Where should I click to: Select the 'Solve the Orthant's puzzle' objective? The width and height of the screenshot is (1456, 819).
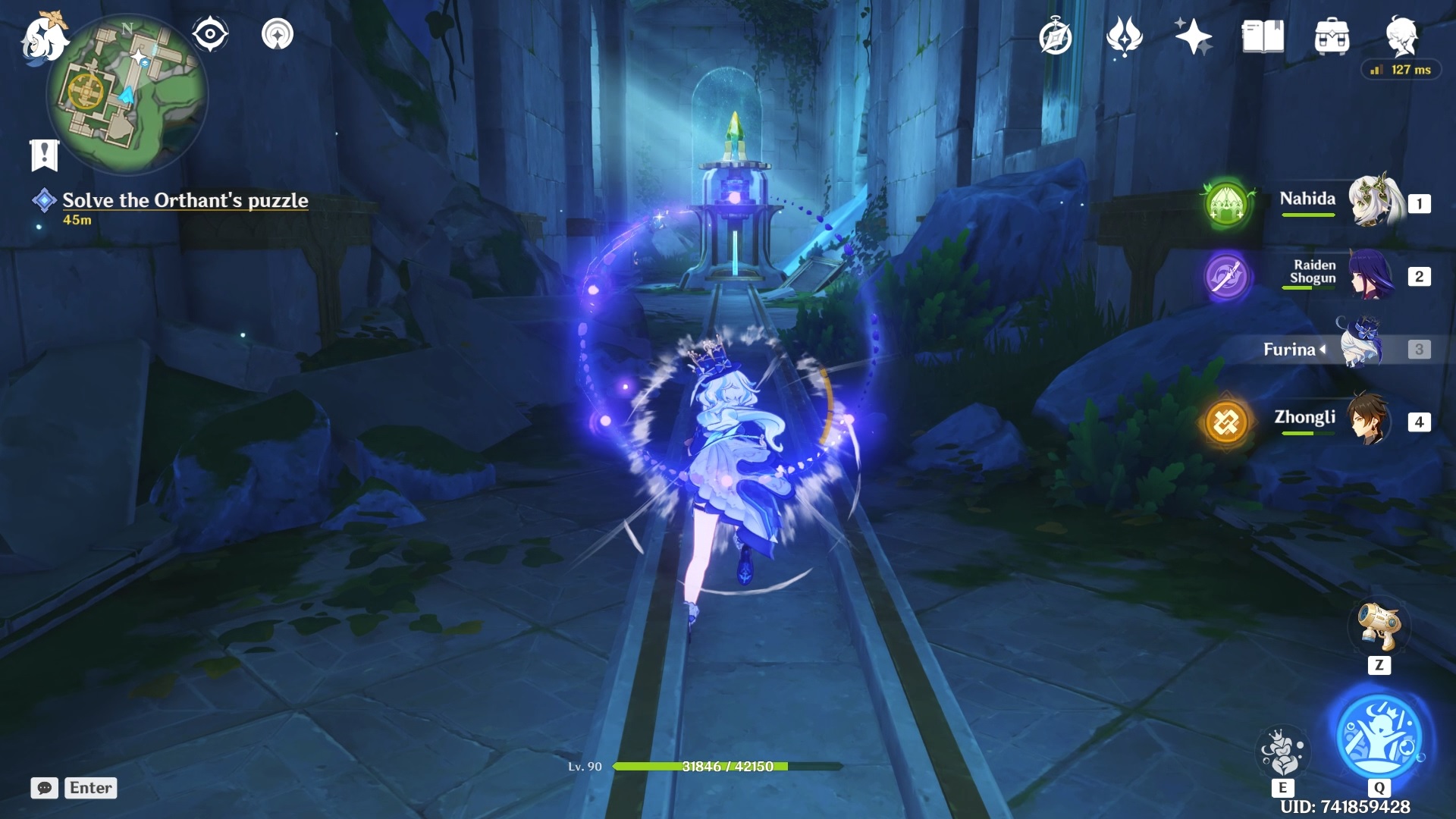[x=185, y=200]
